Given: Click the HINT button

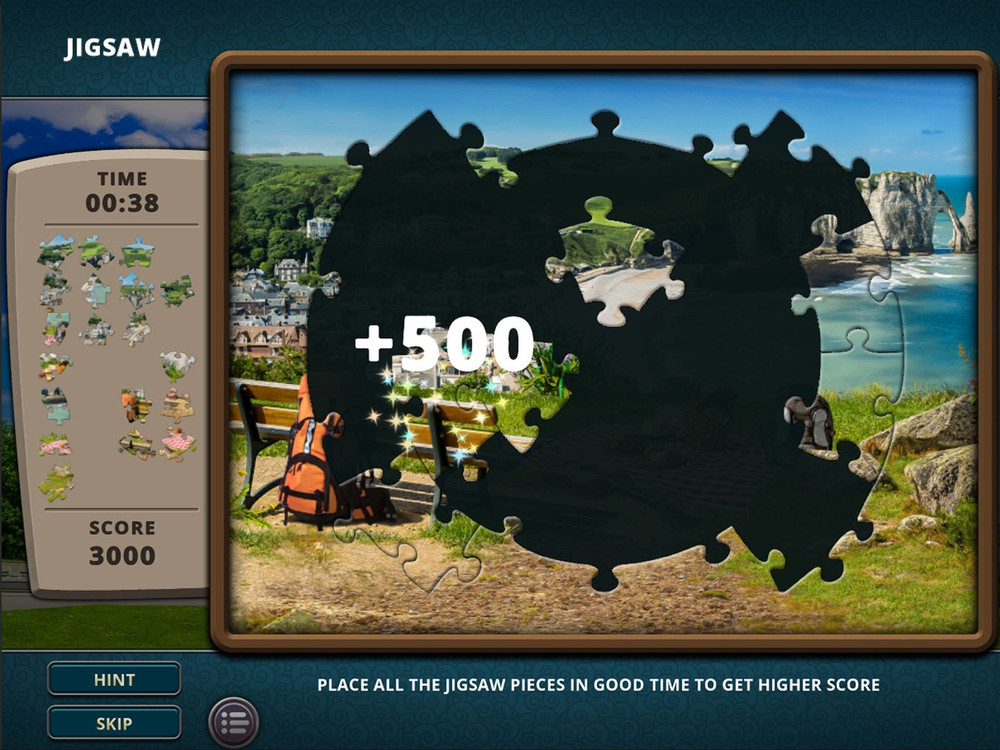Looking at the screenshot, I should click(x=114, y=679).
